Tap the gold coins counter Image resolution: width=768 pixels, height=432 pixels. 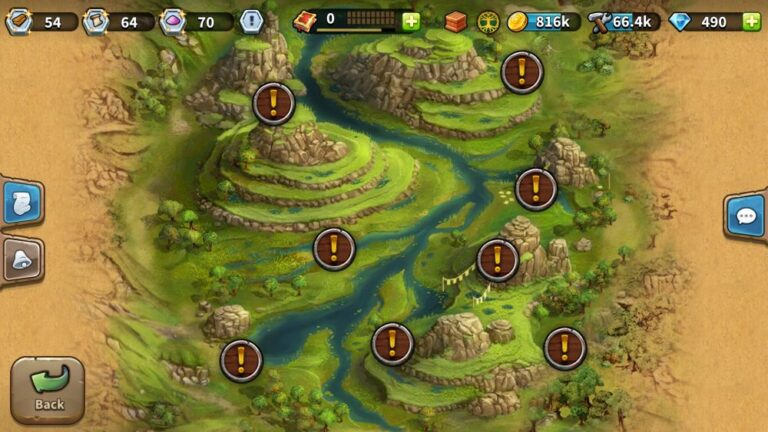pos(544,21)
